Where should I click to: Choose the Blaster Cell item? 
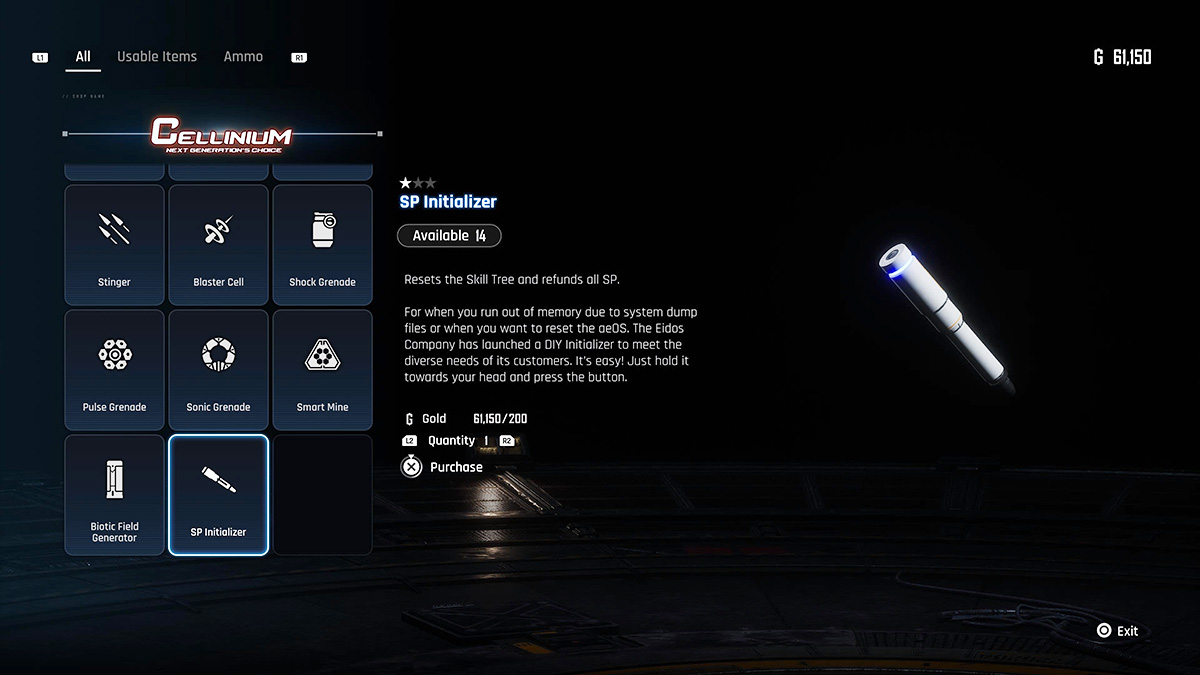(x=218, y=244)
